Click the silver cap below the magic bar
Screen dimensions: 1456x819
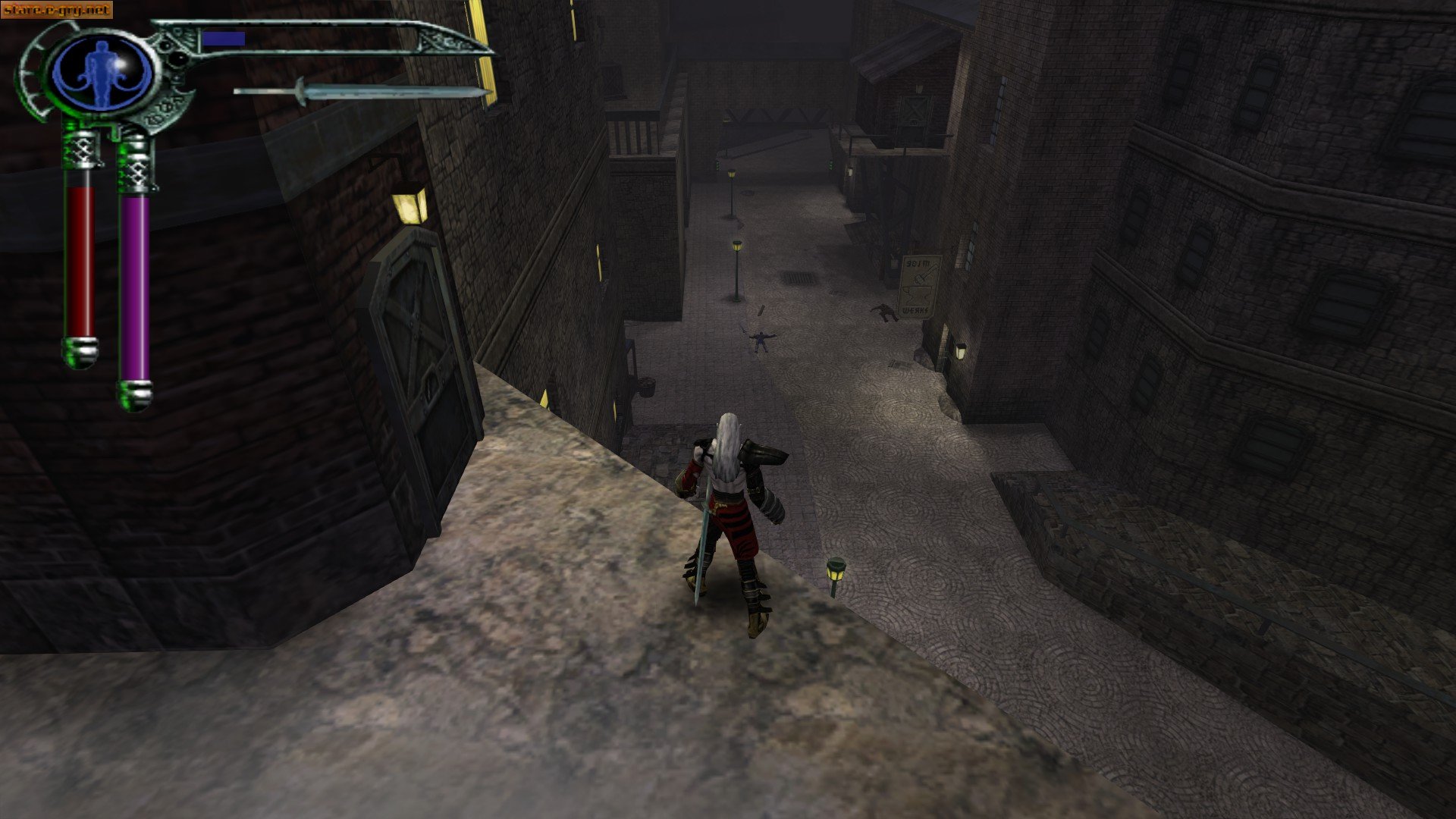[136, 394]
